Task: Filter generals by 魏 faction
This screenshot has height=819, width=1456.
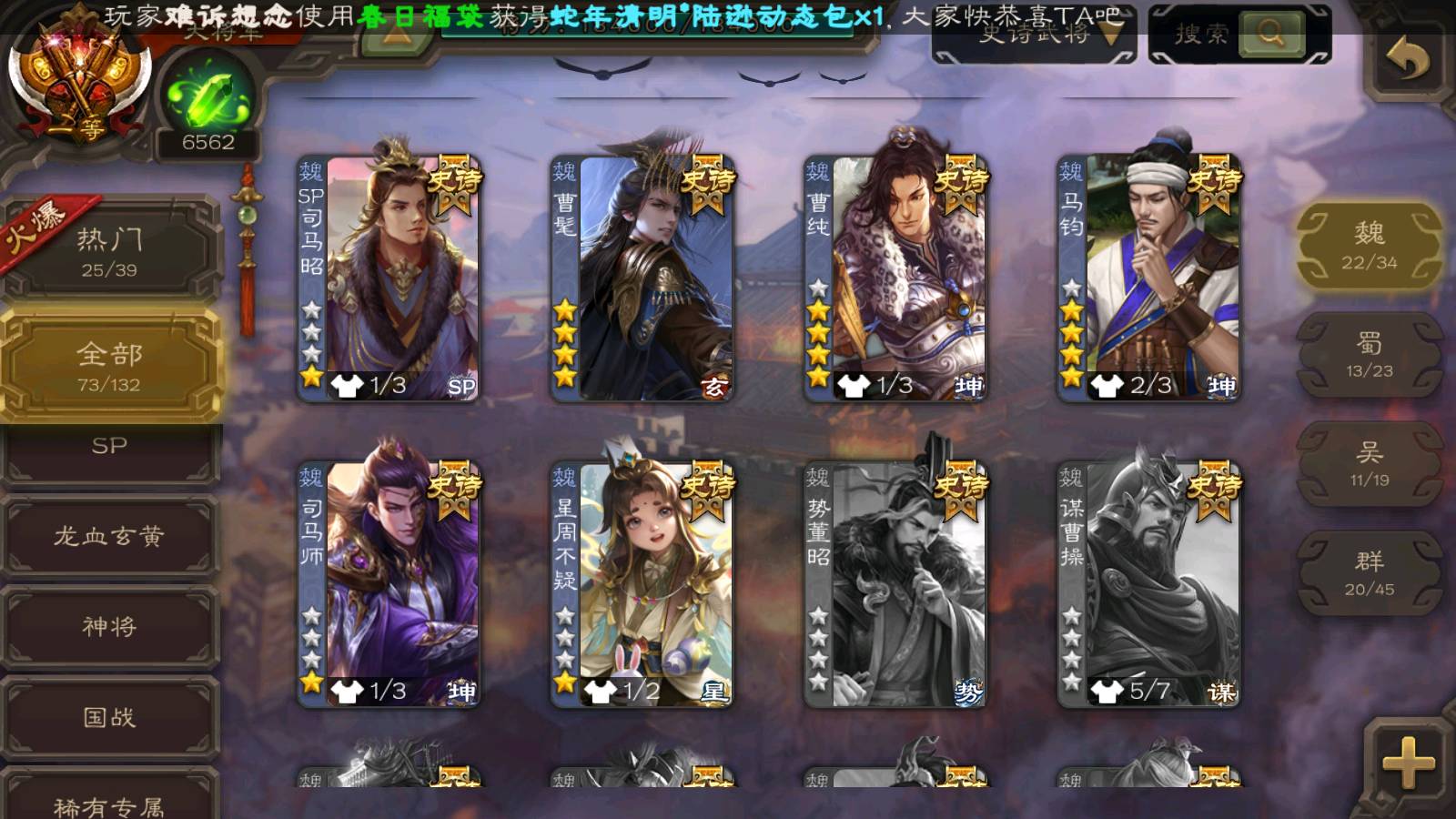Action: click(1369, 246)
